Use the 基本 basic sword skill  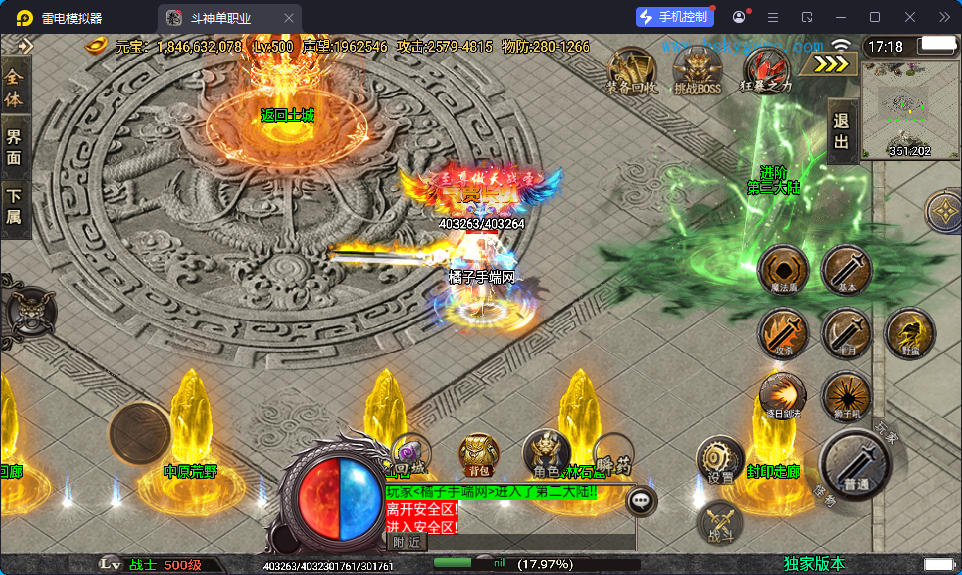846,270
